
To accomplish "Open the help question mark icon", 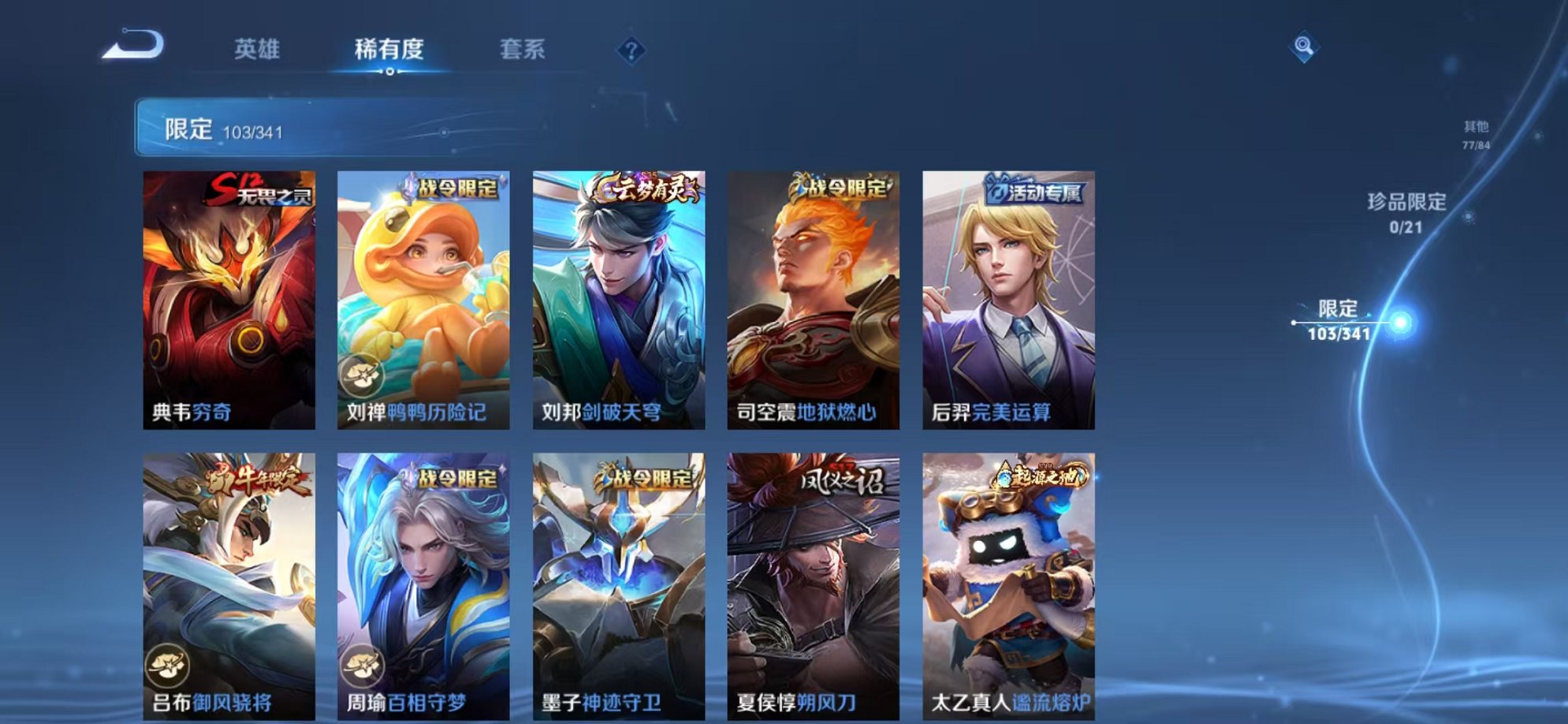I will 627,50.
